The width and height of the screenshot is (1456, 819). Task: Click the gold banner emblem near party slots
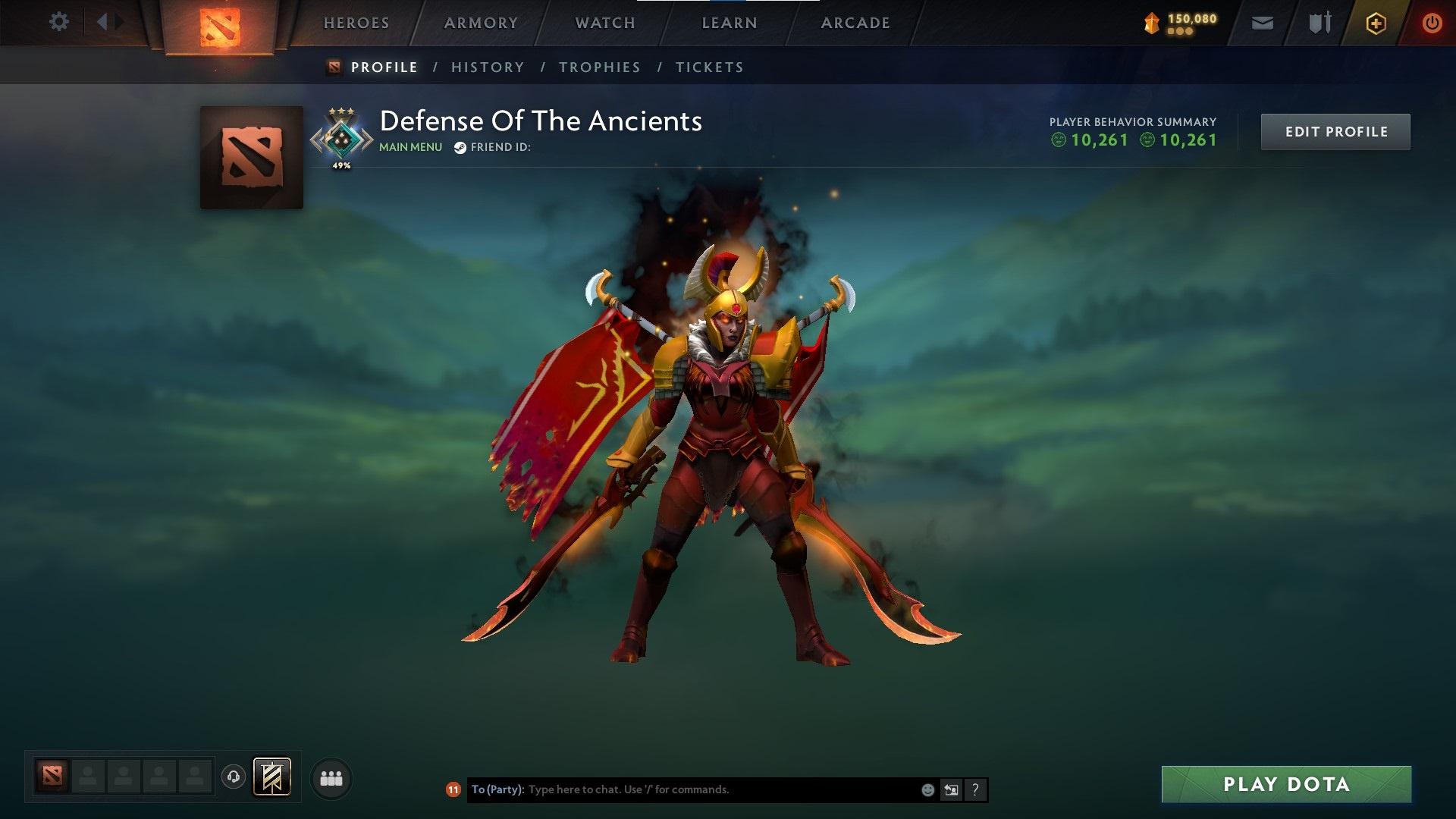click(273, 777)
